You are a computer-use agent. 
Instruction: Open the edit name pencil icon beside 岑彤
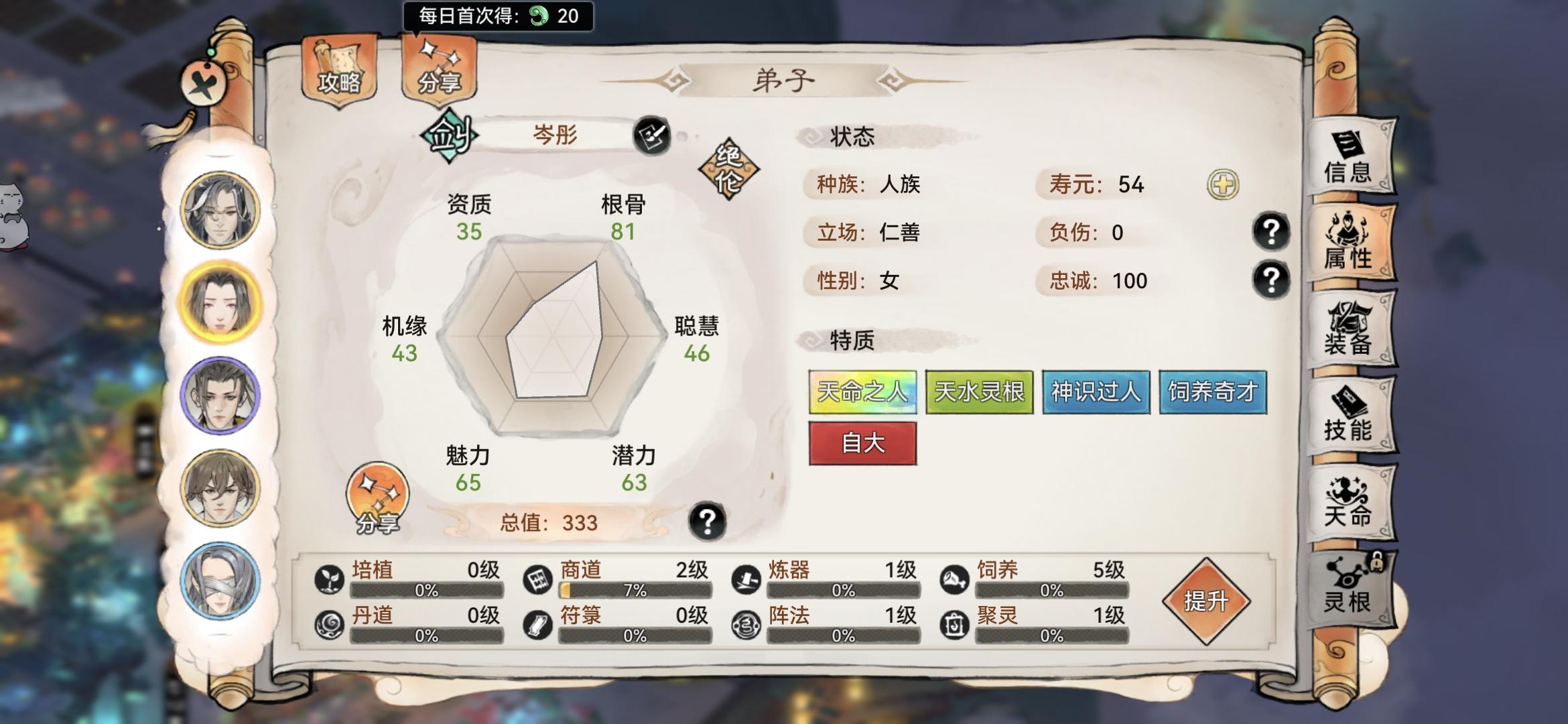point(653,136)
